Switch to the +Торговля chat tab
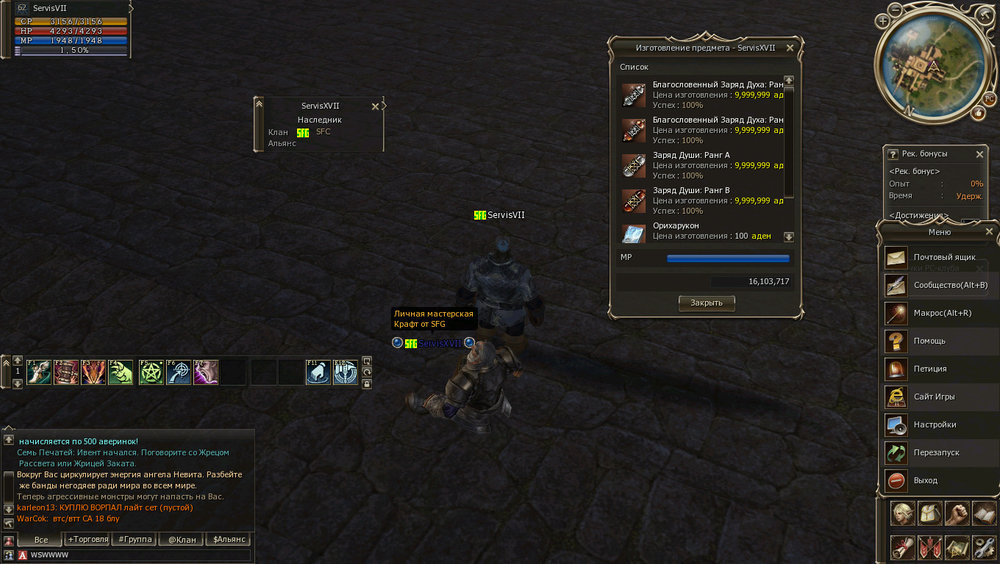The image size is (1000, 564). click(x=86, y=539)
